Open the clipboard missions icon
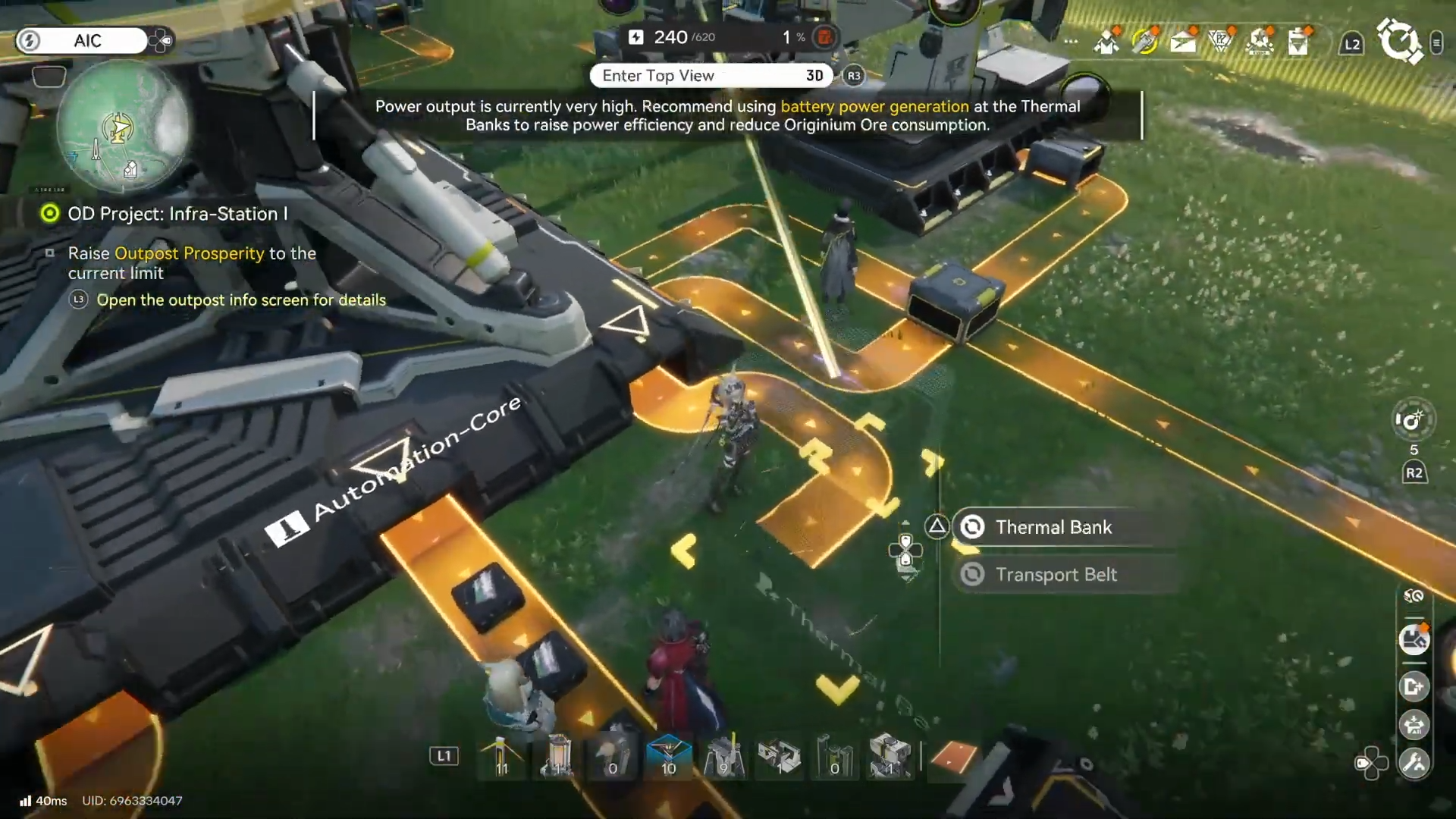The width and height of the screenshot is (1456, 819). click(x=1298, y=42)
